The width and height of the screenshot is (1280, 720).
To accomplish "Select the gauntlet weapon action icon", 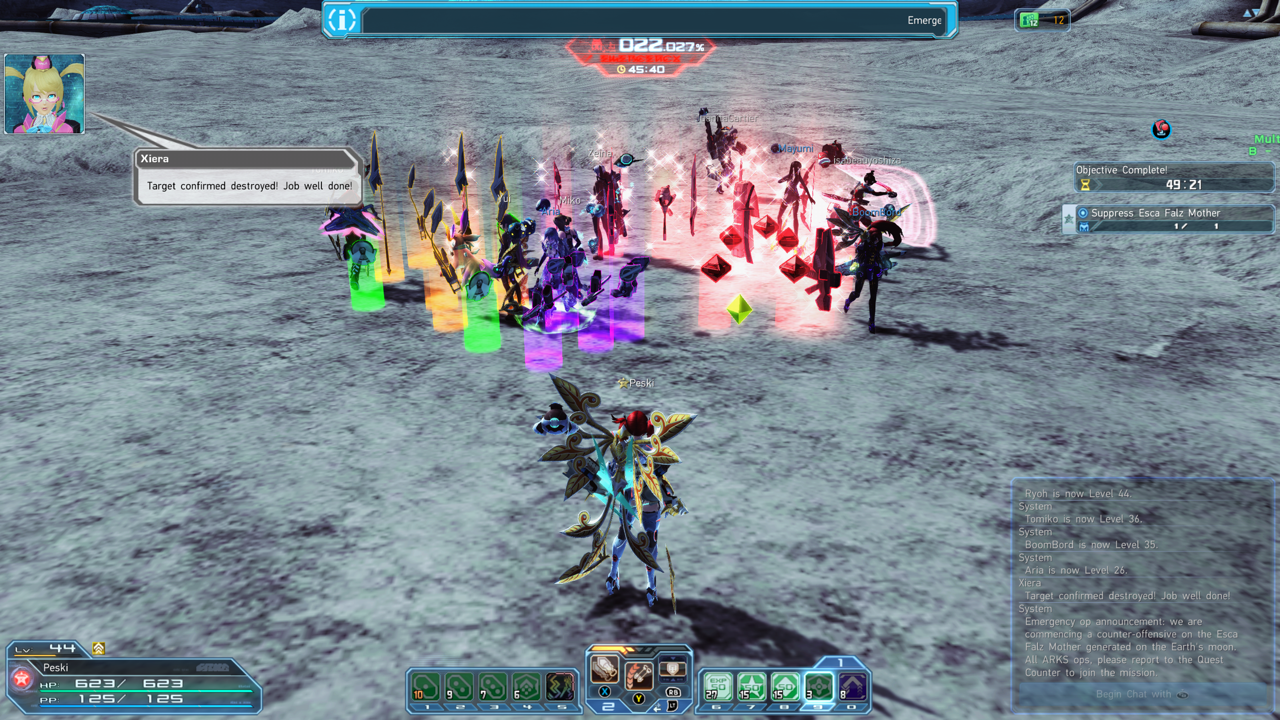I will (603, 670).
